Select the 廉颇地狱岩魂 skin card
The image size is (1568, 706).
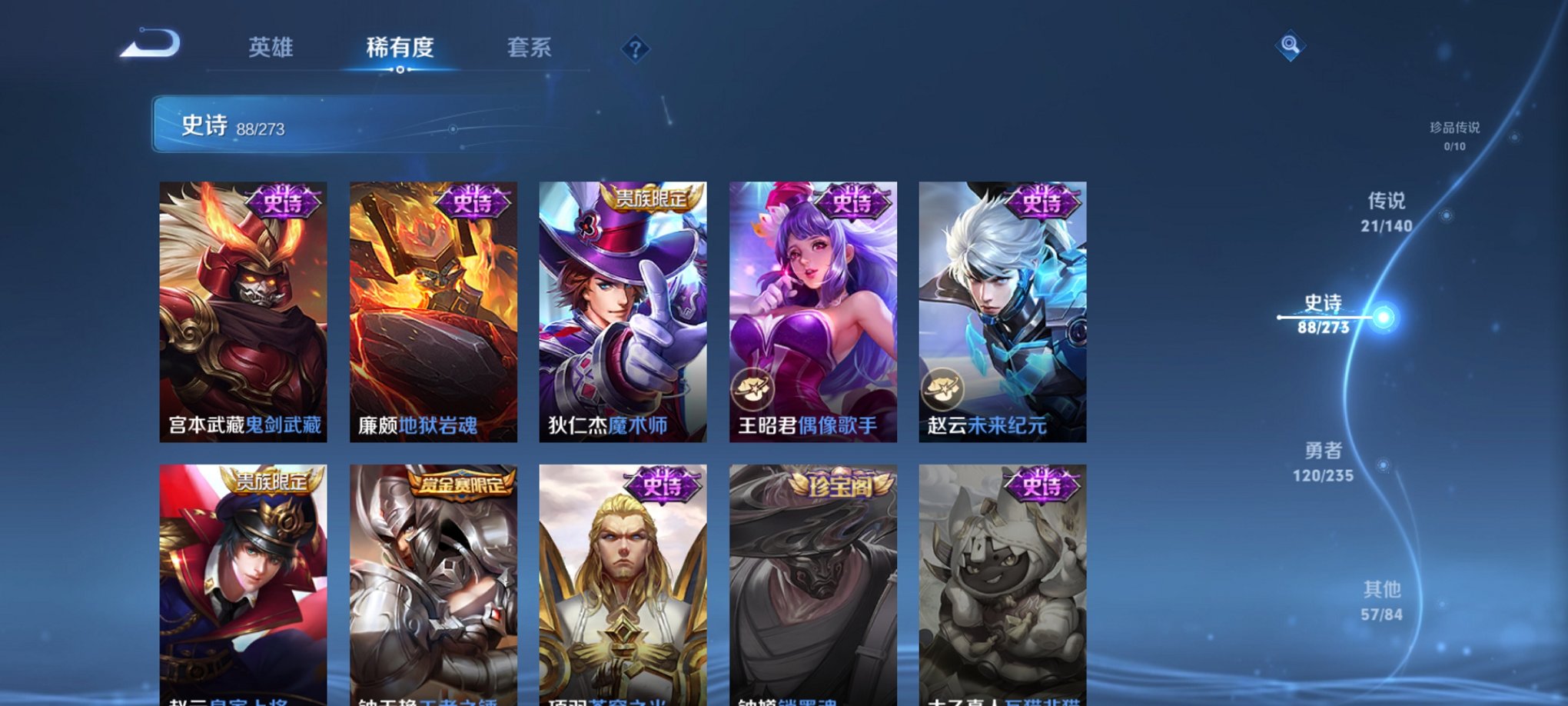(x=434, y=308)
